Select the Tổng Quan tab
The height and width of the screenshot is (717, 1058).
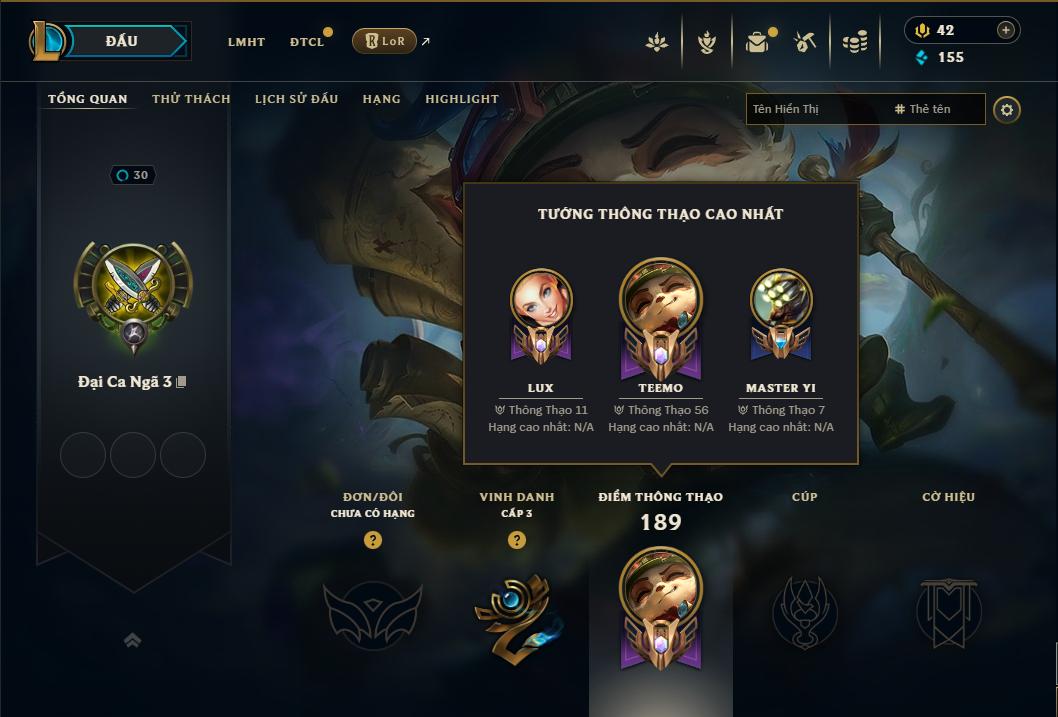coord(88,99)
